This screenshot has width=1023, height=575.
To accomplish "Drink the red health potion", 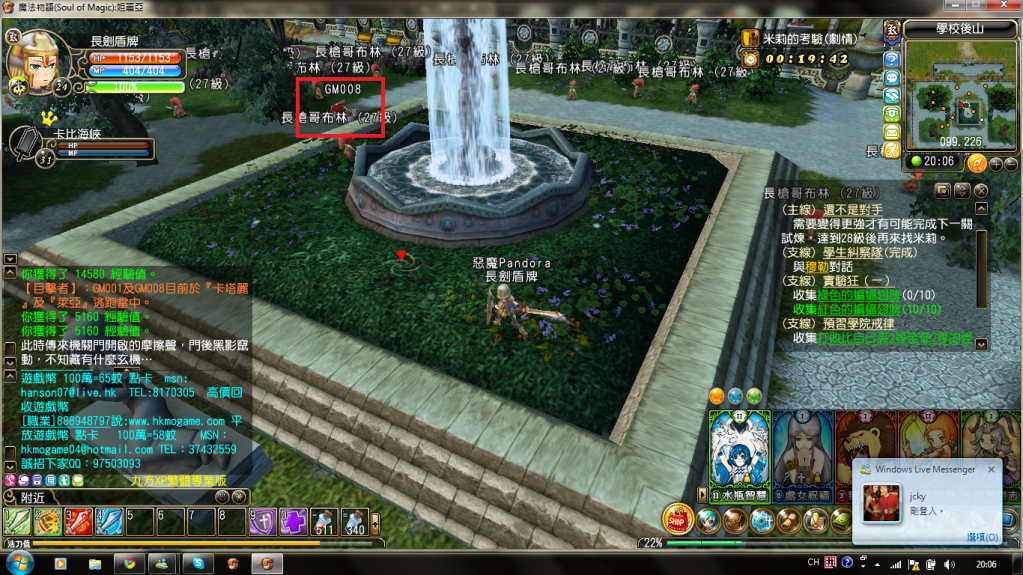I will [x=324, y=521].
